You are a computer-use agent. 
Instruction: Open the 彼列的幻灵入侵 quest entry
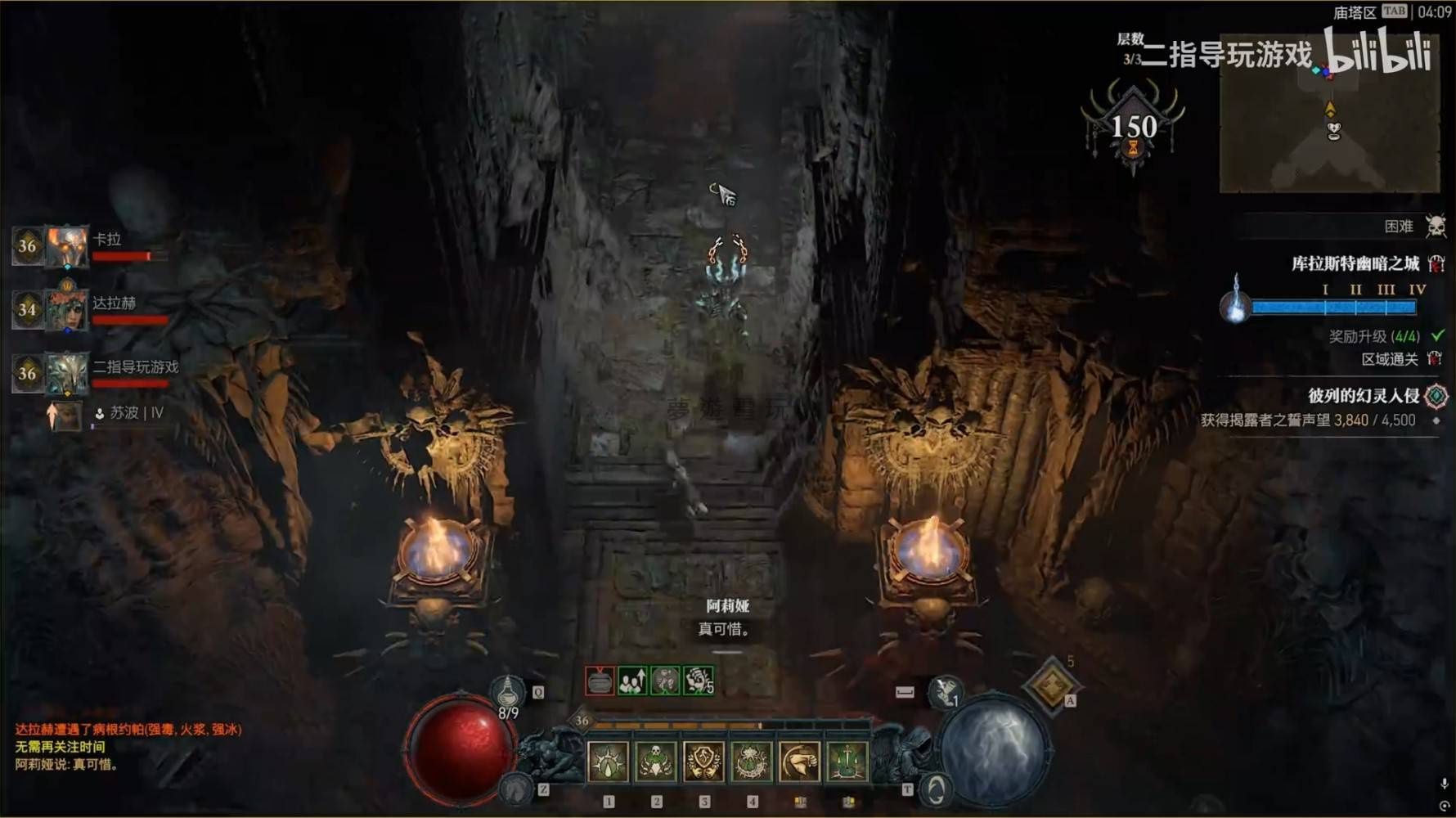click(x=1364, y=396)
